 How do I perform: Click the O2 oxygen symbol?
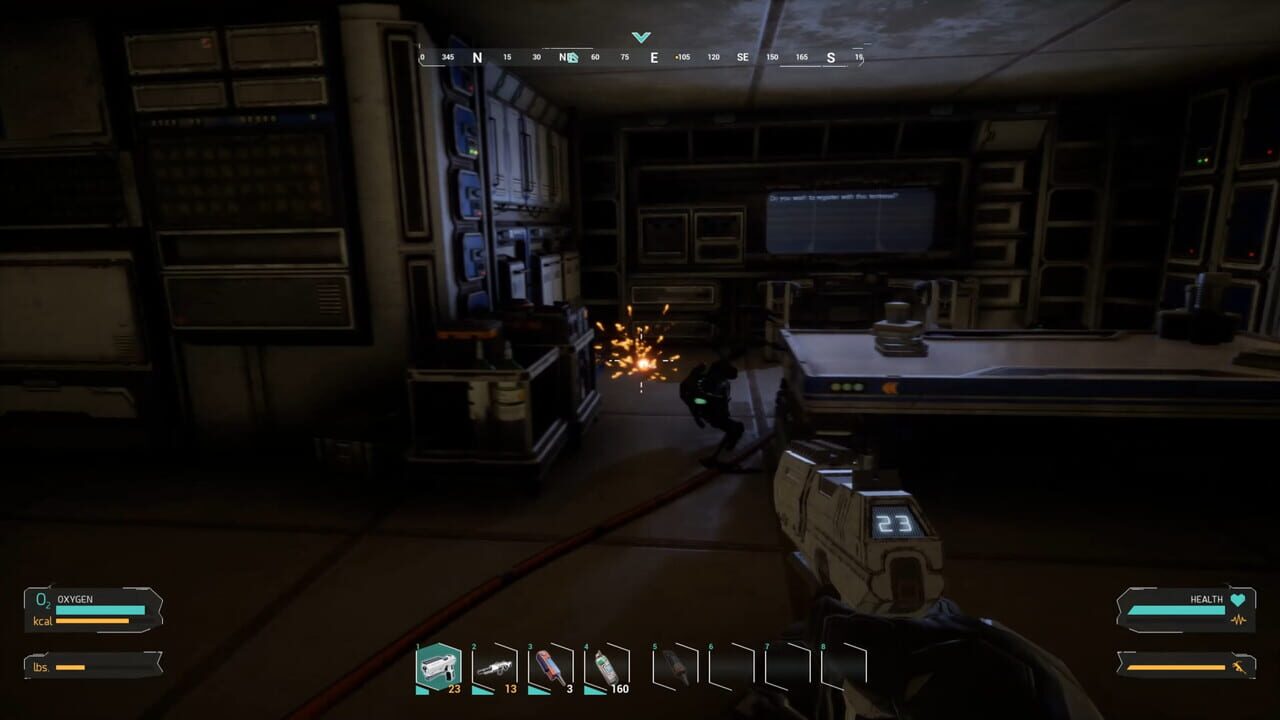[41, 600]
